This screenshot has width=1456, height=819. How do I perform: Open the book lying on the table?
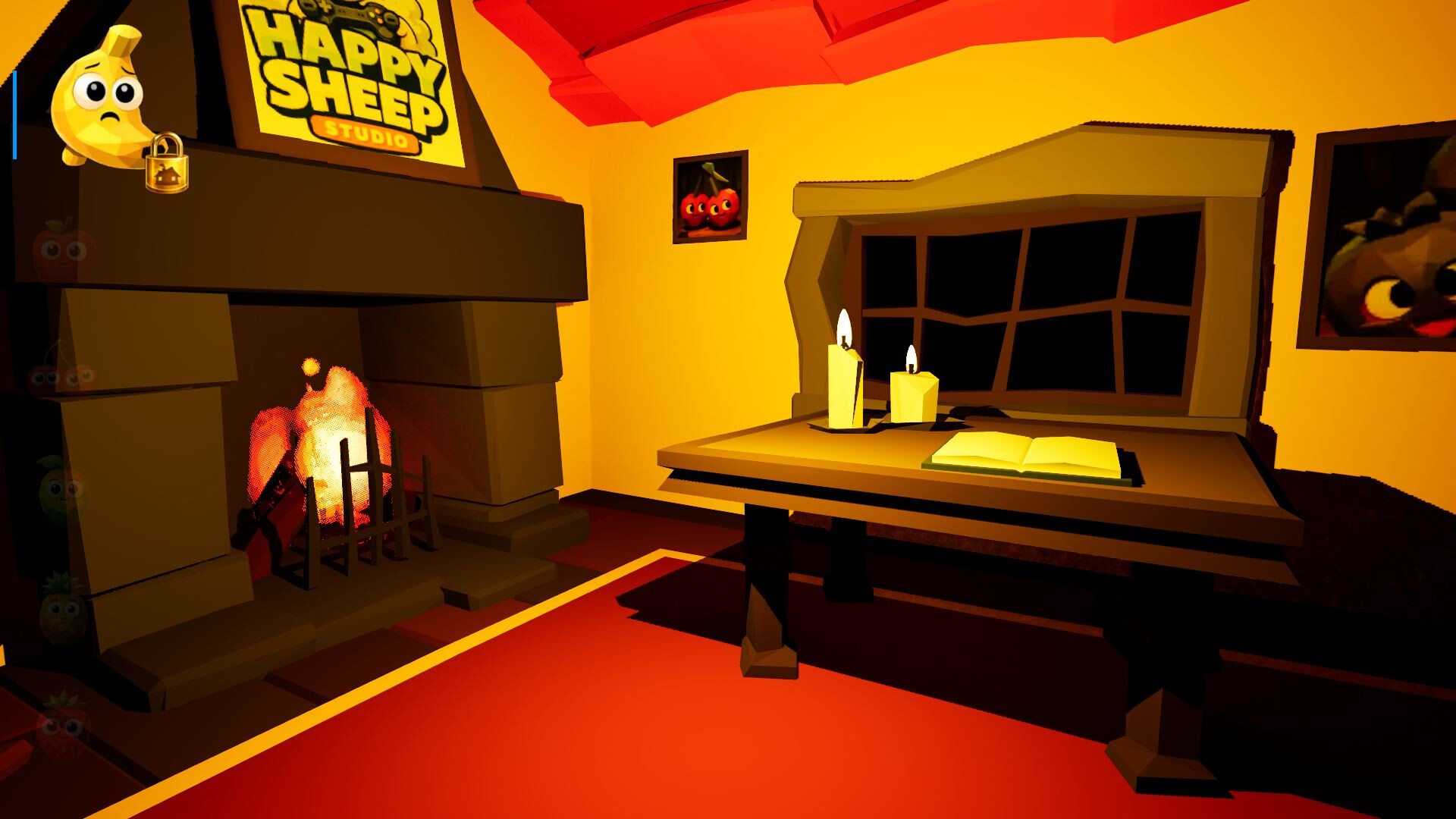[x=1024, y=455]
